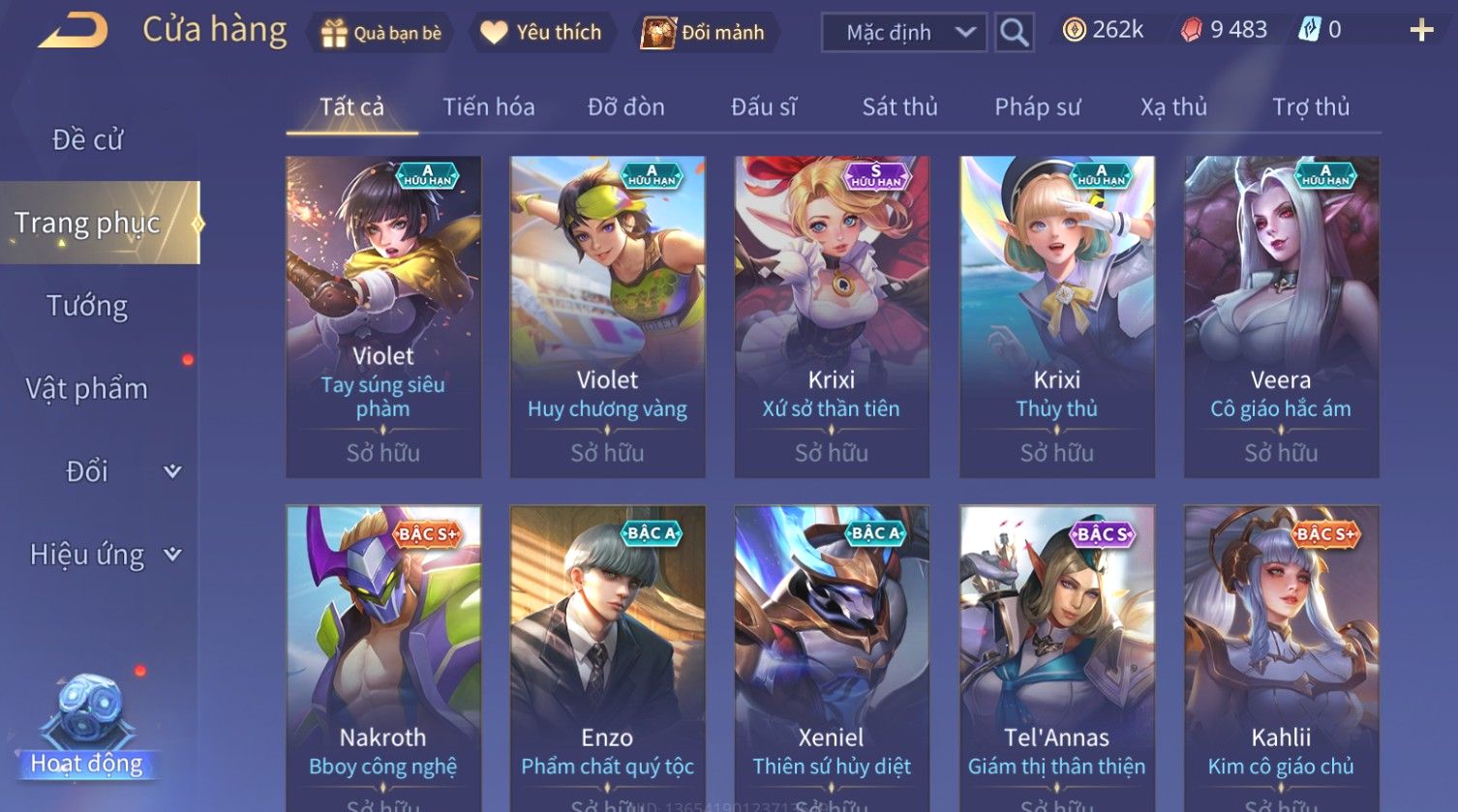
Task: Show the Pháp sư category
Action: (1037, 106)
